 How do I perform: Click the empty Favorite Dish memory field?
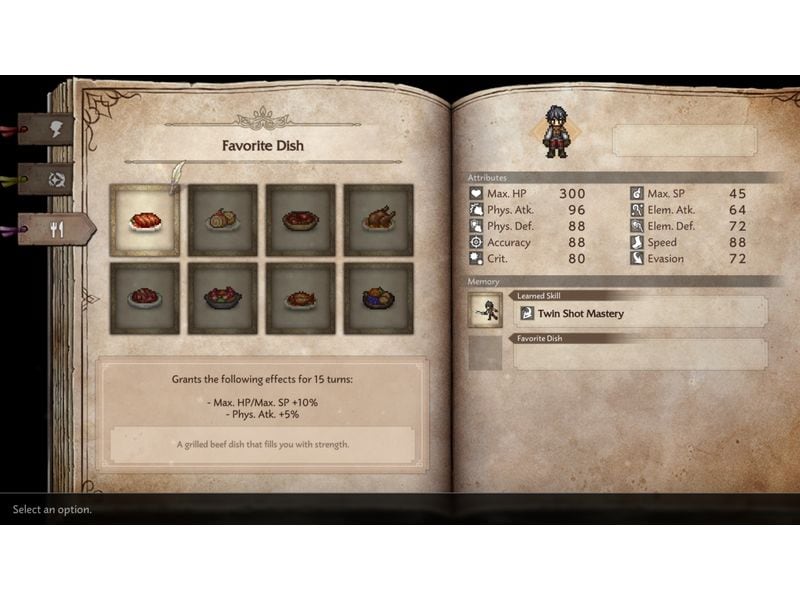[x=640, y=356]
